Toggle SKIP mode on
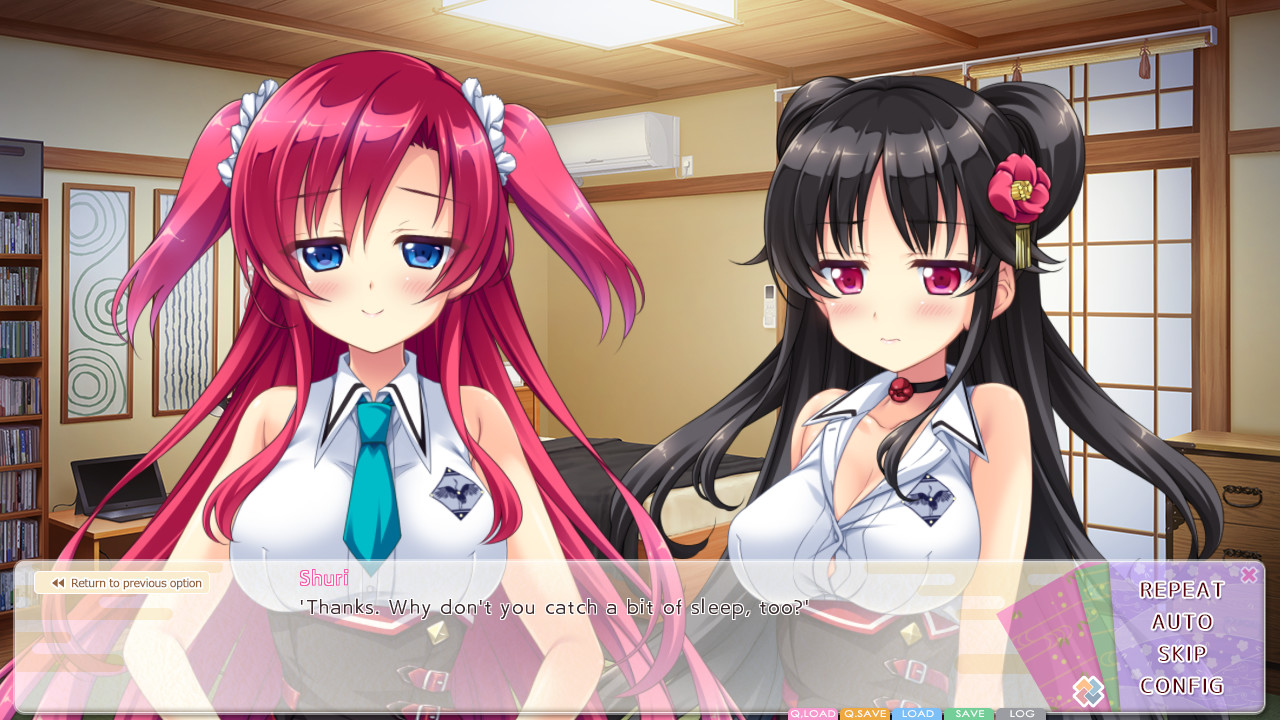The width and height of the screenshot is (1280, 720). pyautogui.click(x=1181, y=653)
